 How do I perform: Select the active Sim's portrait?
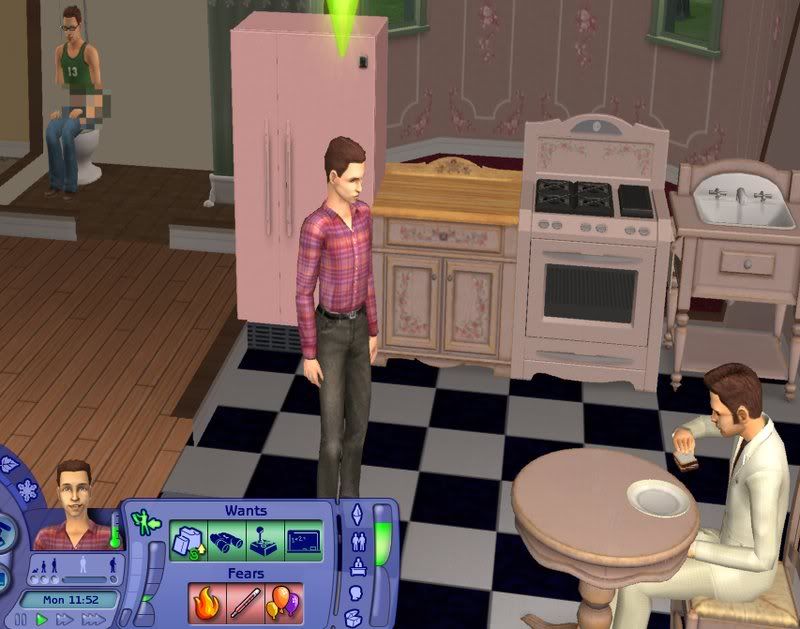coord(75,506)
